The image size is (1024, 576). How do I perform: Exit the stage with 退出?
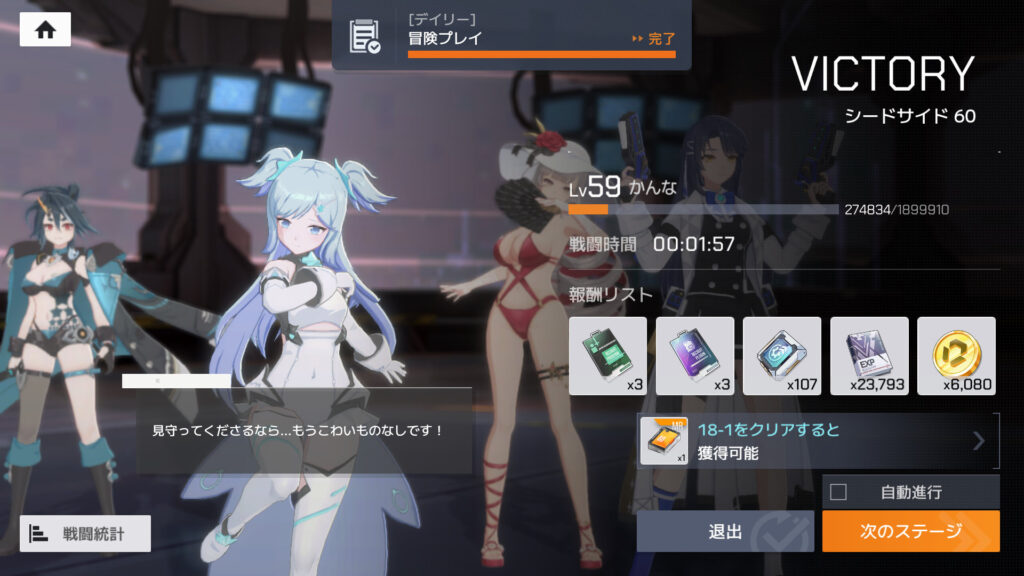(x=725, y=531)
